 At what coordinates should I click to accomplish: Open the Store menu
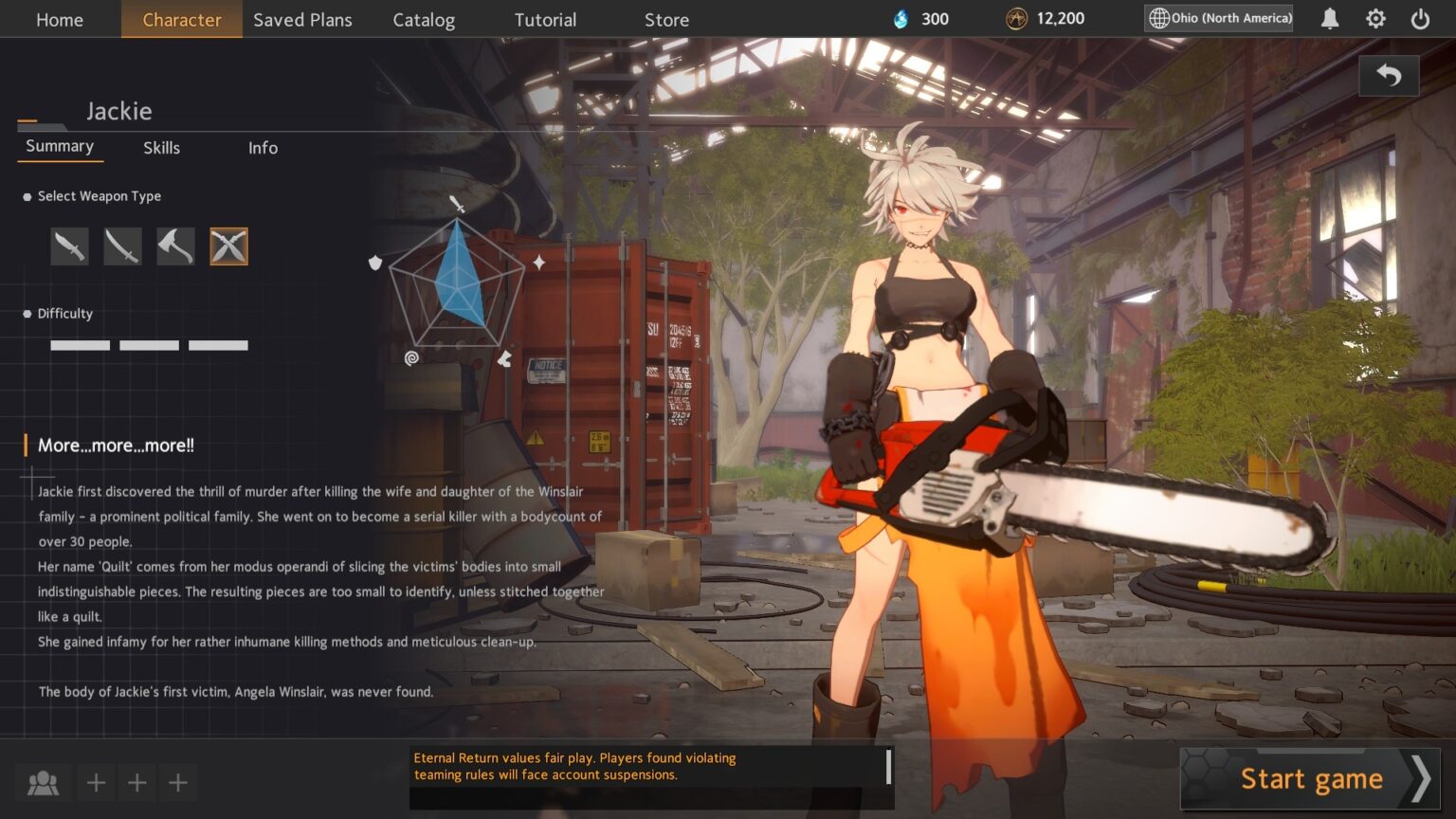pos(665,19)
